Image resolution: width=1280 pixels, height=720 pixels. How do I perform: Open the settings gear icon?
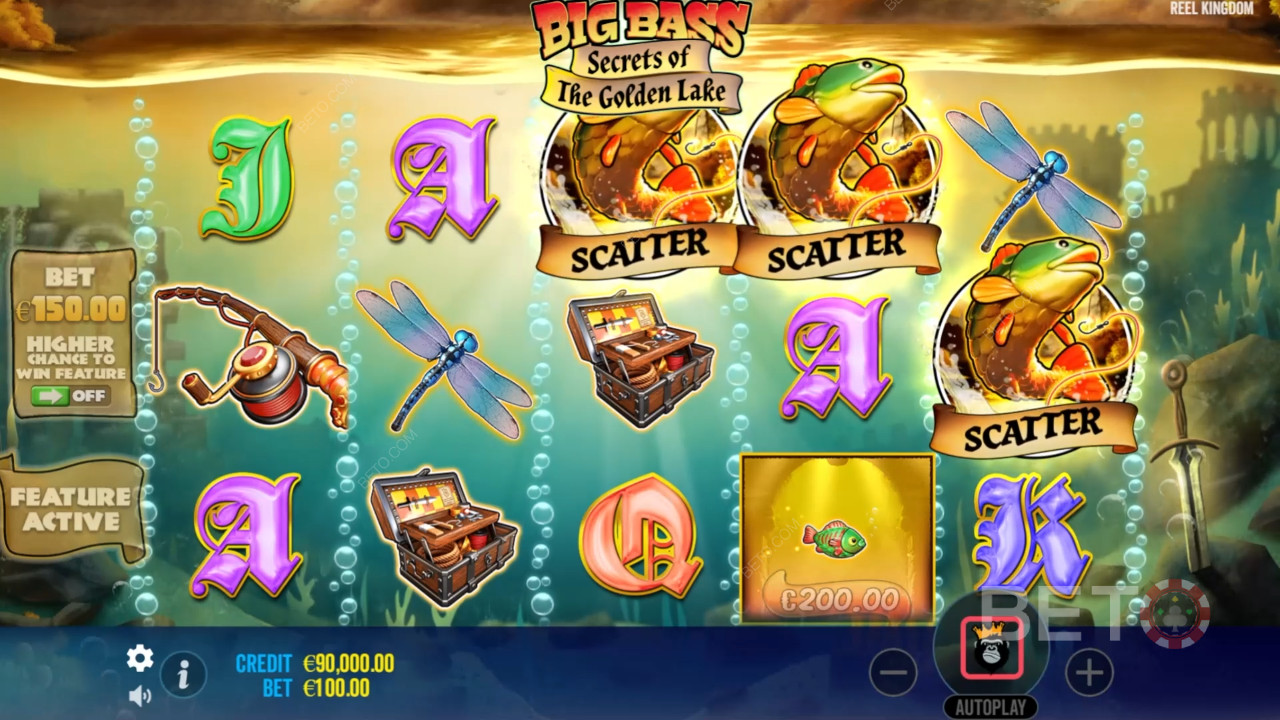140,657
